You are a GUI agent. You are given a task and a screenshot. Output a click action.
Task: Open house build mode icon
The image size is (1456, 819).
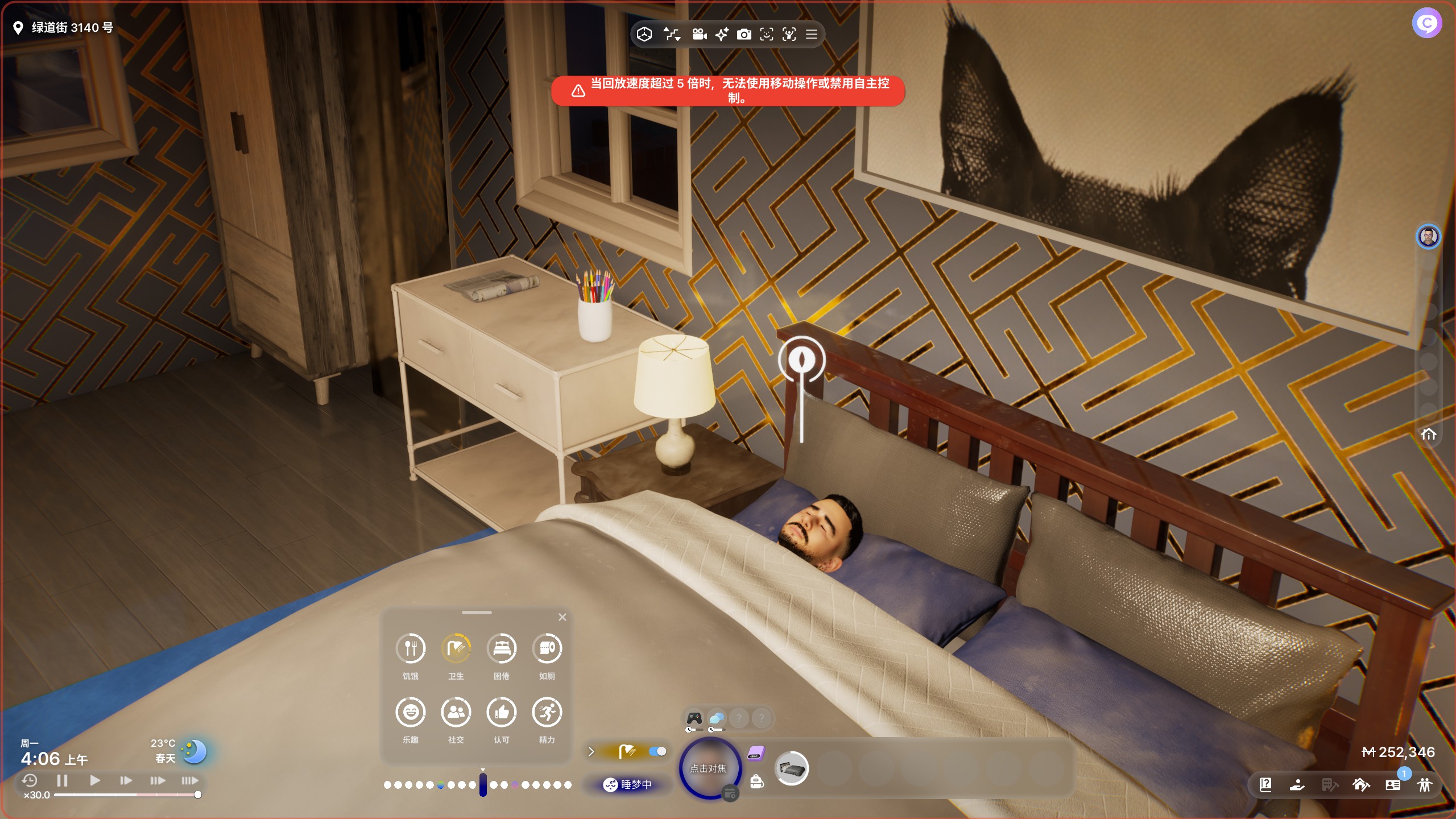pos(1360,785)
